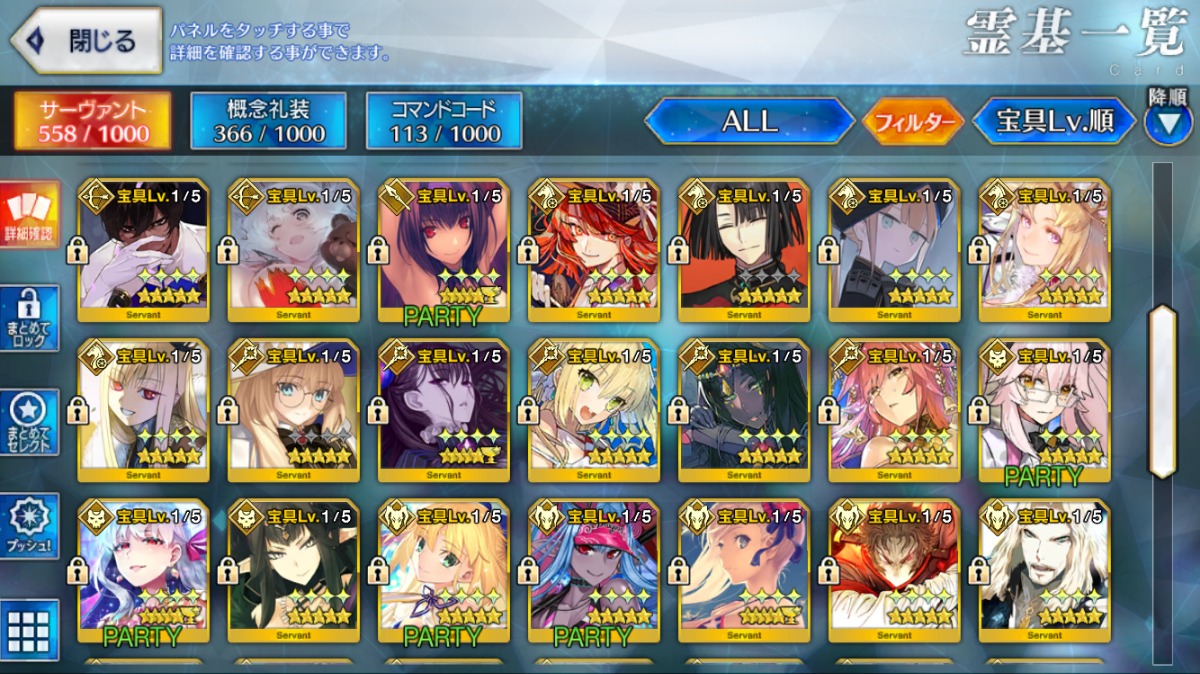Pick the red-haired servant with hat card
The height and width of the screenshot is (674, 1200).
pyautogui.click(x=594, y=250)
